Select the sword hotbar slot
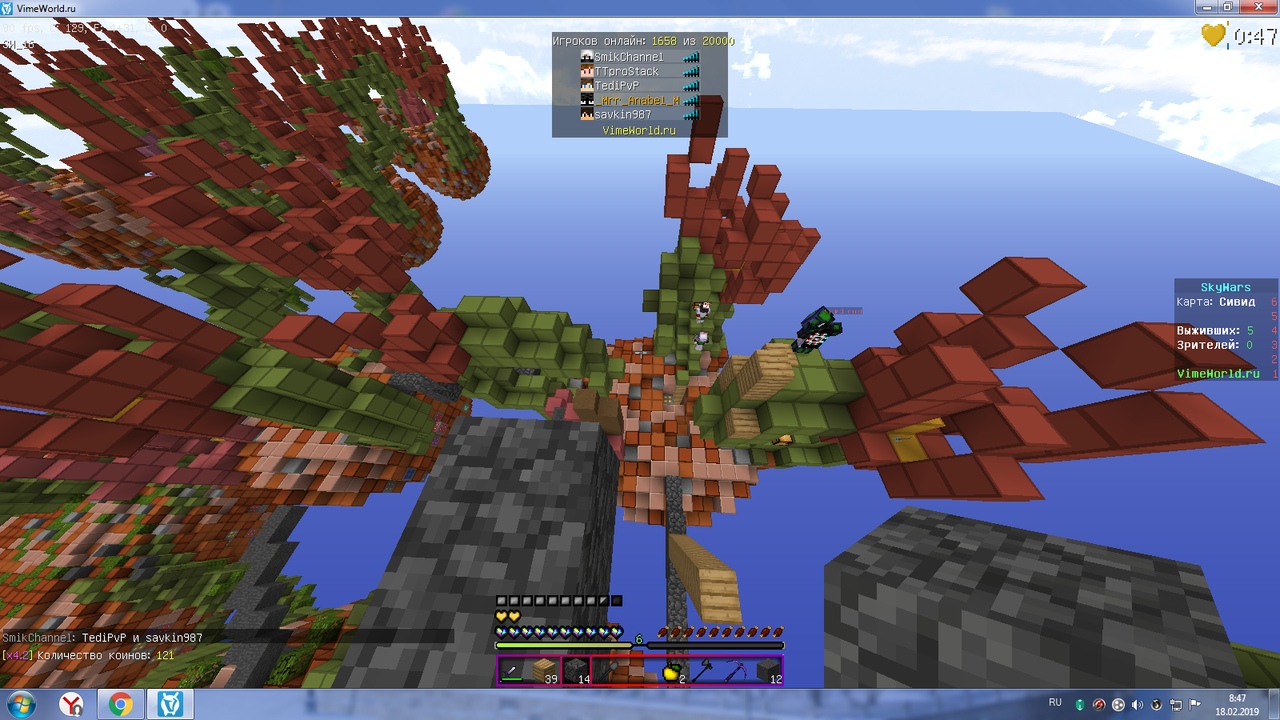 [x=512, y=671]
